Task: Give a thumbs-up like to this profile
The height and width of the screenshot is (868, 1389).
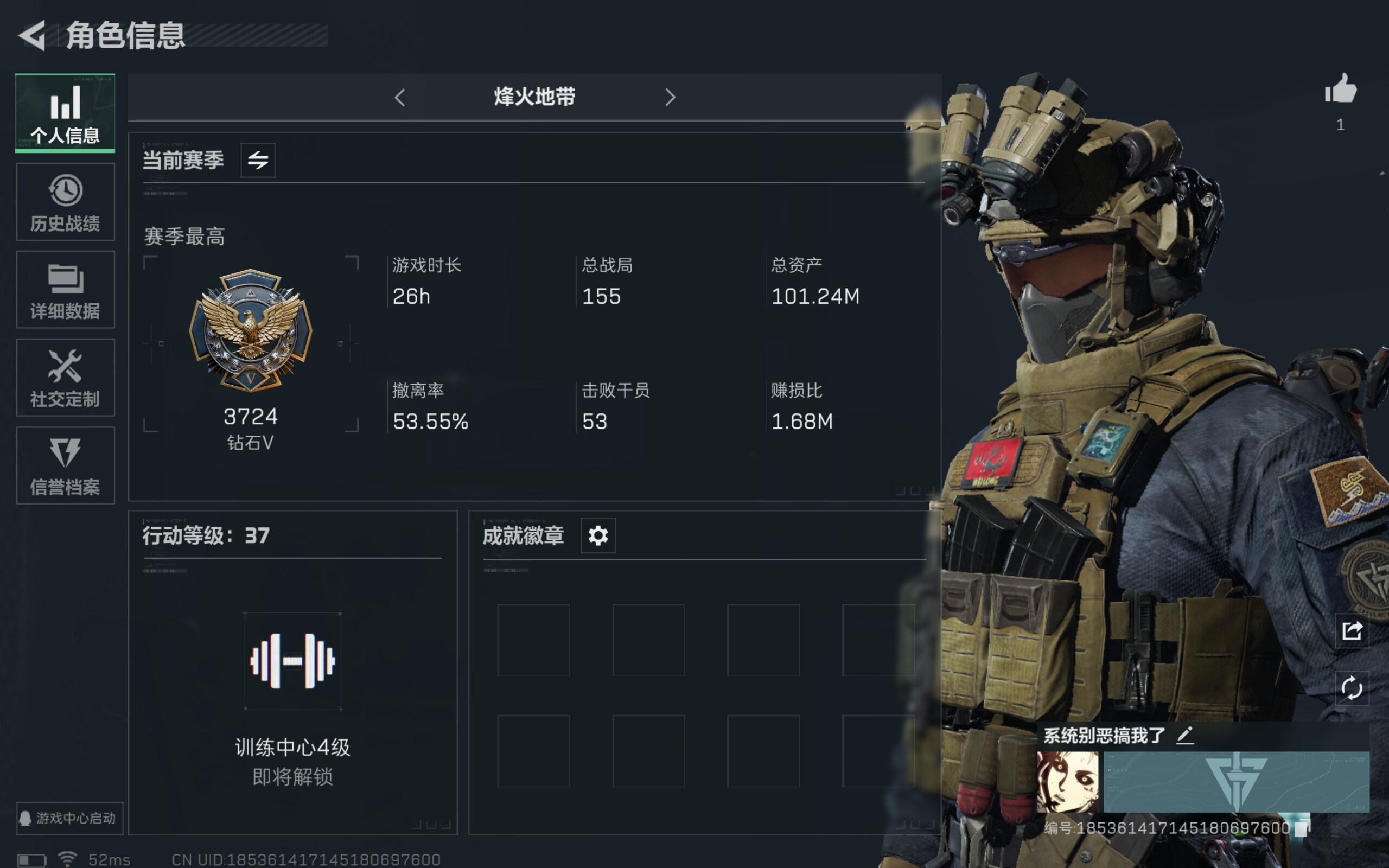Action: [1340, 90]
